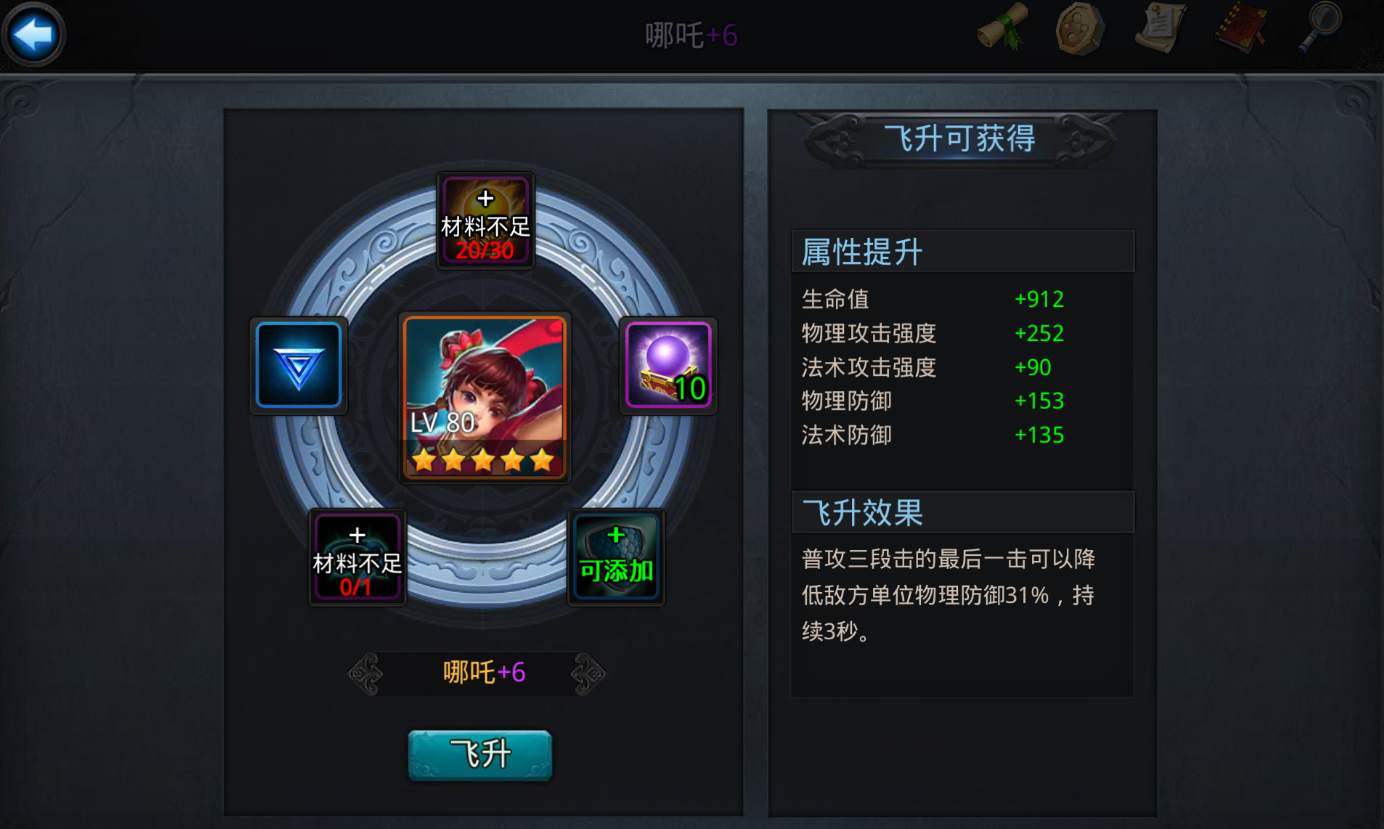This screenshot has width=1384, height=829.
Task: Add material to the 20/30 材料不足 slot
Action: [485, 218]
